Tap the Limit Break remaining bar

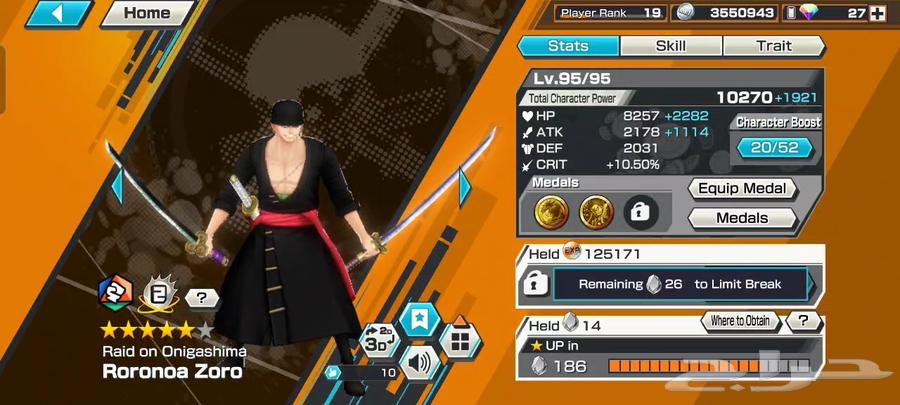pos(681,284)
